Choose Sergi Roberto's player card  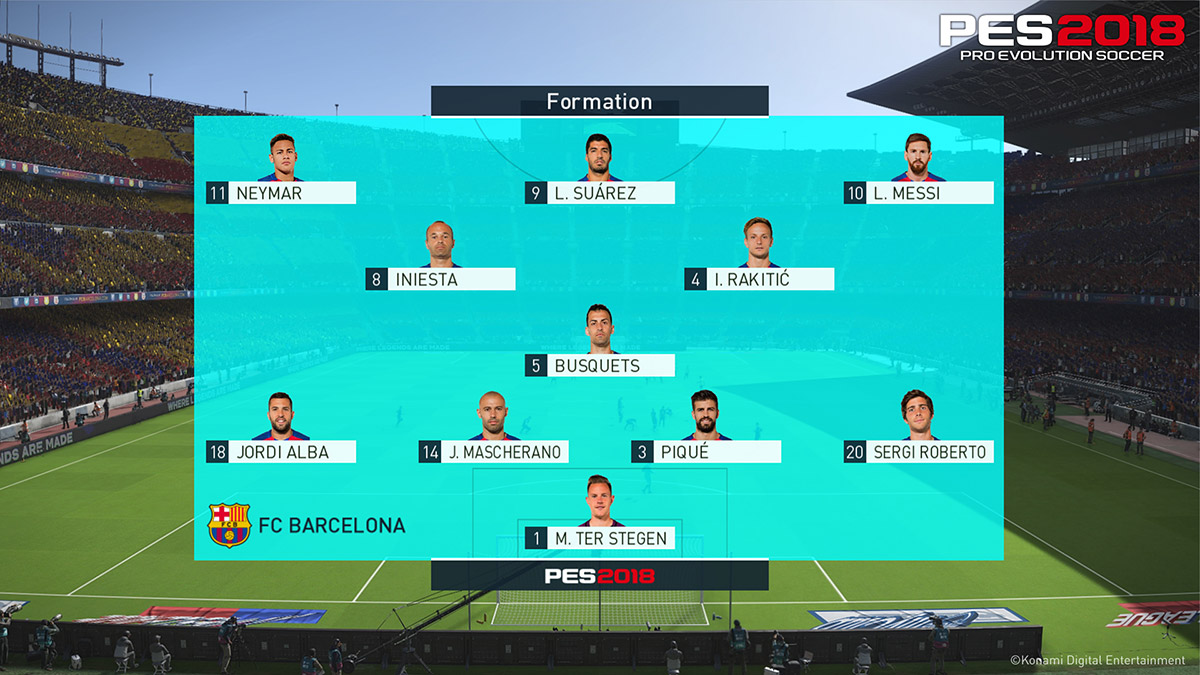(919, 452)
